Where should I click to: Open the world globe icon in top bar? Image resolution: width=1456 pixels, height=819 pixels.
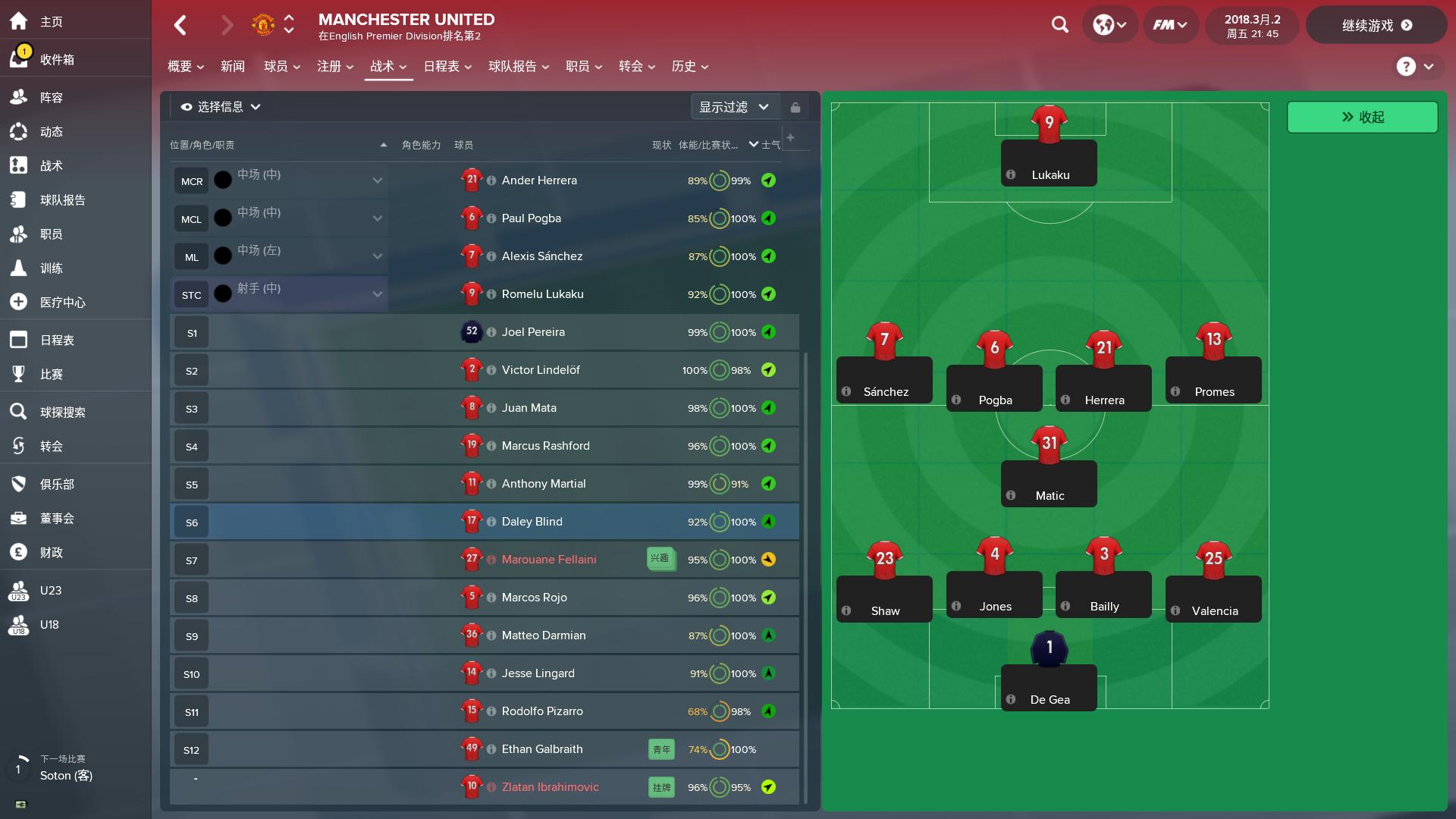click(x=1104, y=24)
